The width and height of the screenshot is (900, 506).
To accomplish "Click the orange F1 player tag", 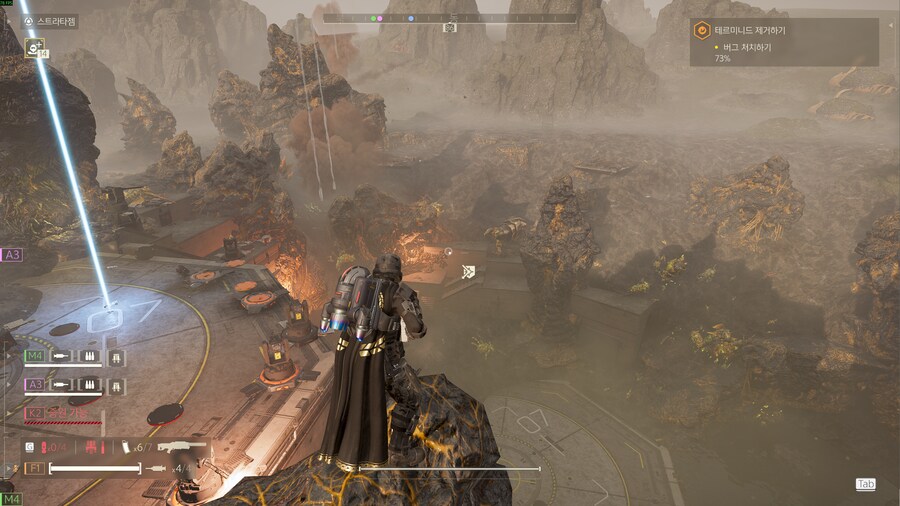I will [x=33, y=467].
